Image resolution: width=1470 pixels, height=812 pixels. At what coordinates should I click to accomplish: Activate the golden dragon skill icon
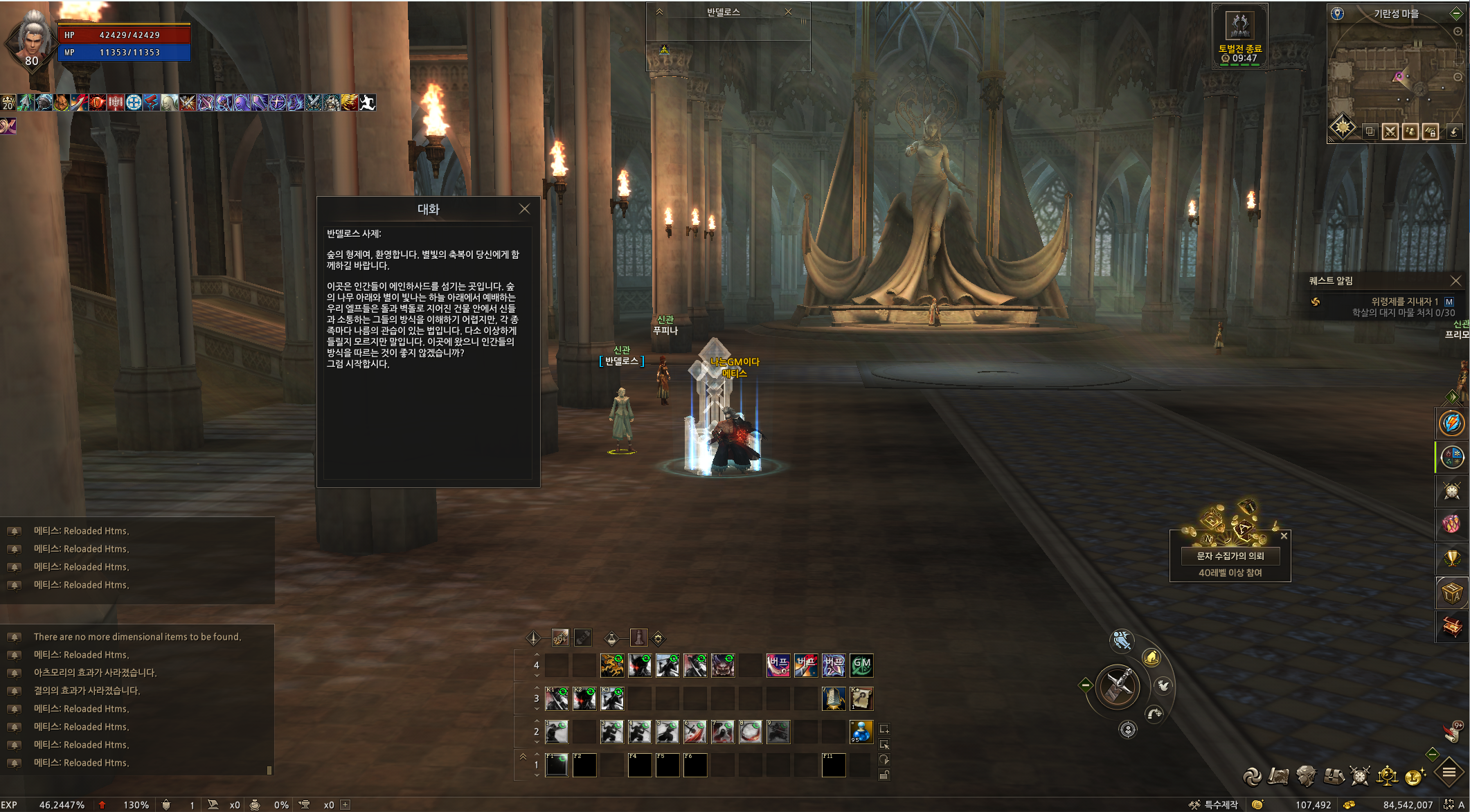(612, 665)
